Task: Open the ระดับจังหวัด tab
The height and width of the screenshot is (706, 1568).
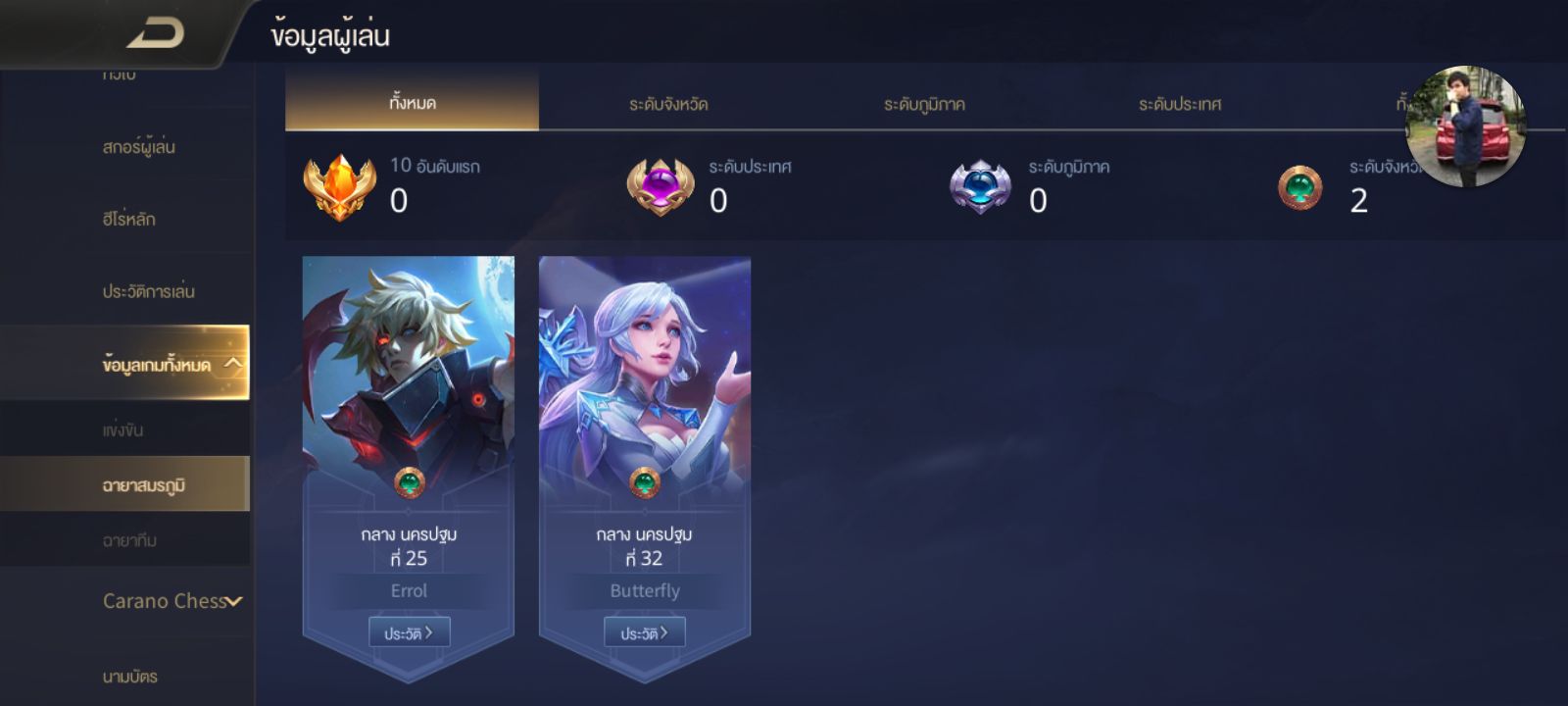Action: click(668, 104)
